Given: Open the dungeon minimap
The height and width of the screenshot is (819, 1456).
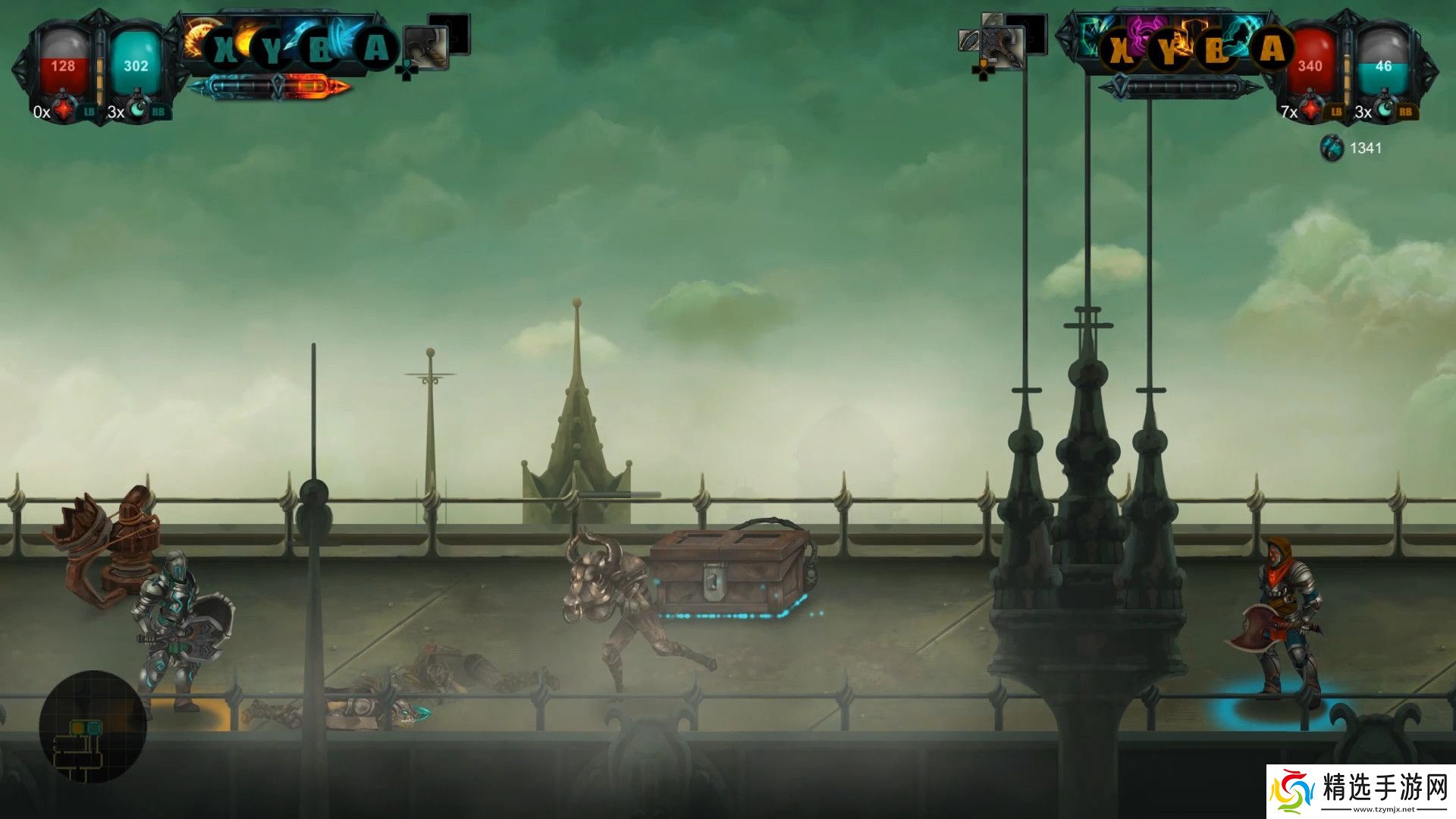Looking at the screenshot, I should click(93, 726).
